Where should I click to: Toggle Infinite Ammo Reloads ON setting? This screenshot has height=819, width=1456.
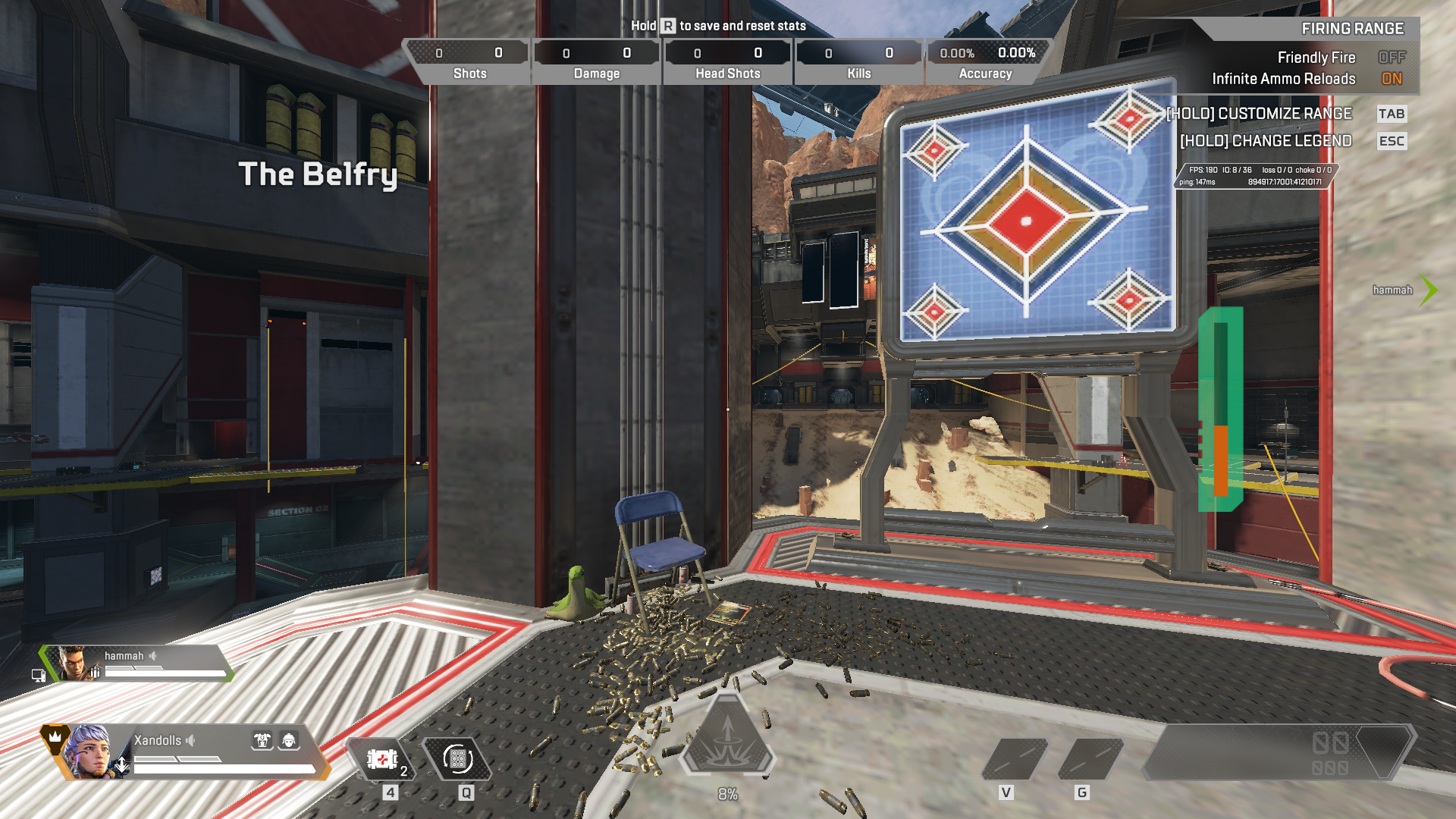point(1392,79)
